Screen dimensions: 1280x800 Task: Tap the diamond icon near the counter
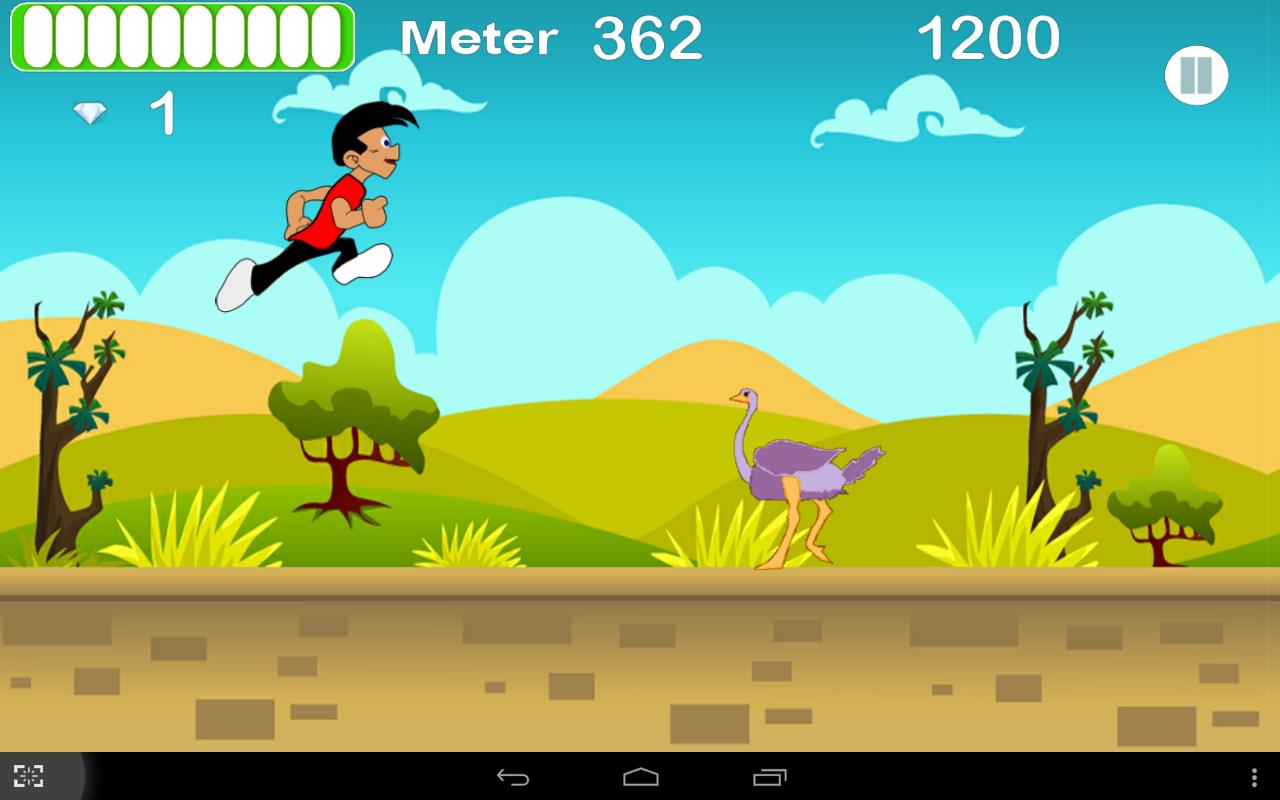(x=88, y=112)
